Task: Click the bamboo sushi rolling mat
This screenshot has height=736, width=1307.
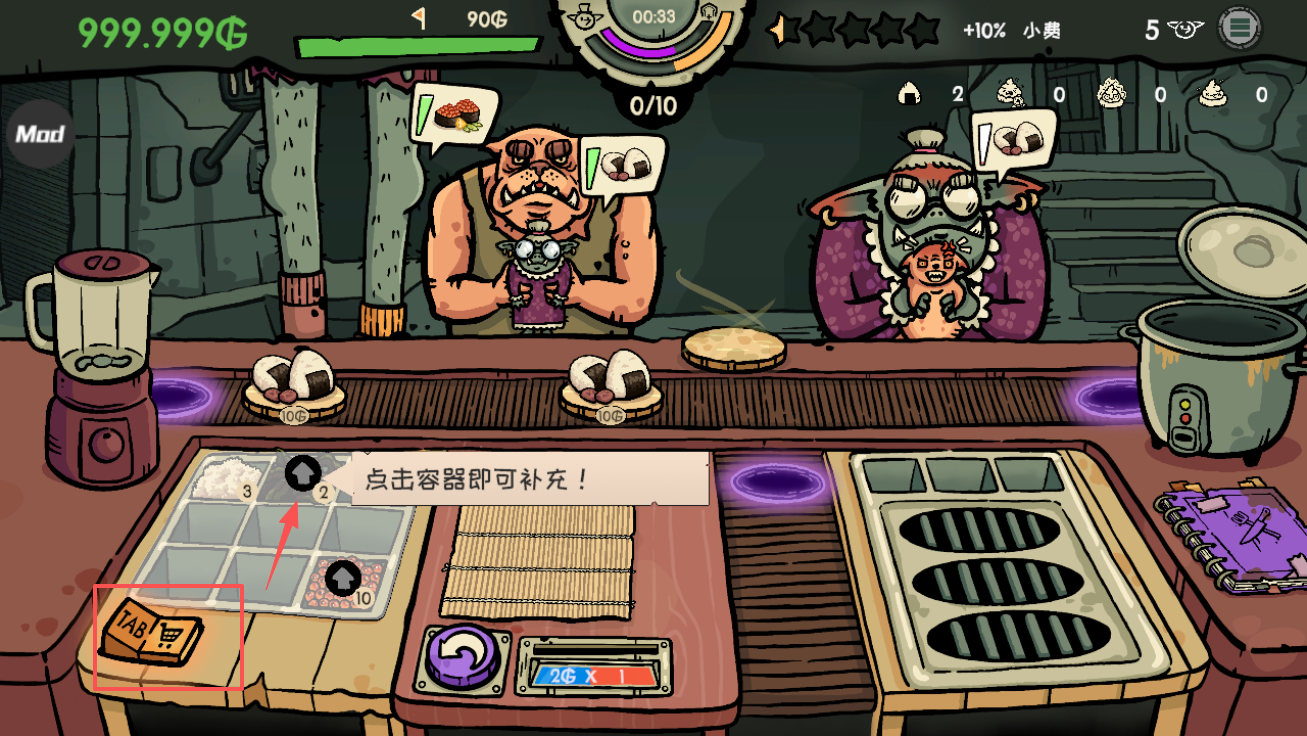Action: click(x=538, y=560)
